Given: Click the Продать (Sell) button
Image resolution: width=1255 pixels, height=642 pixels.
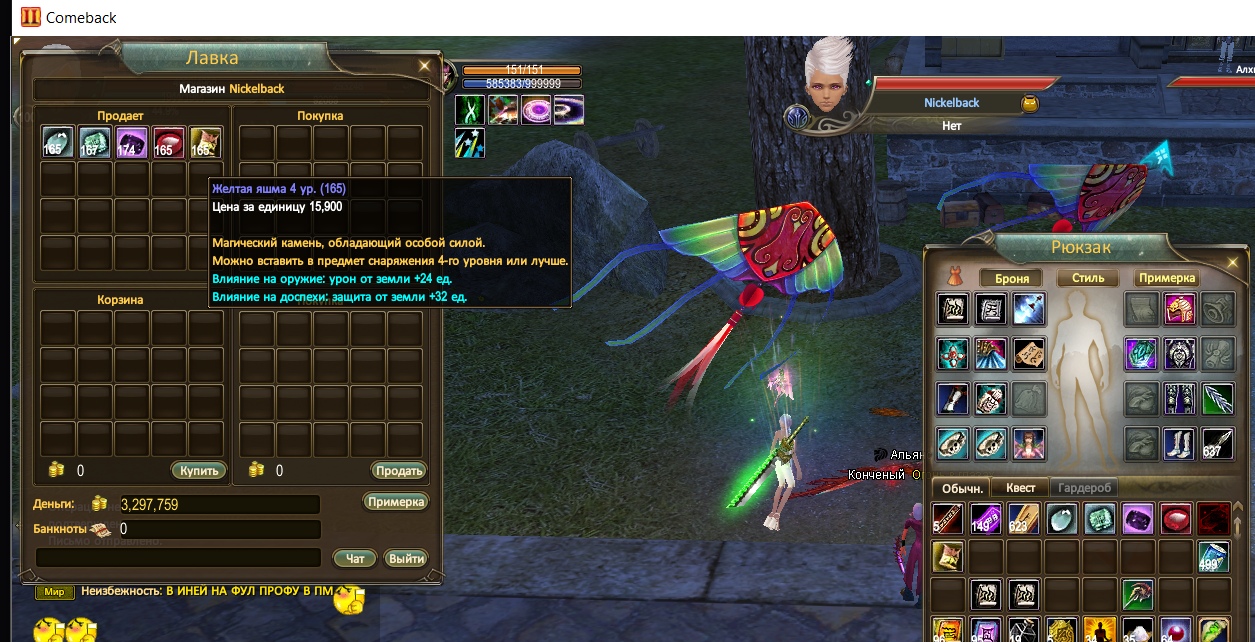Looking at the screenshot, I should coord(399,470).
